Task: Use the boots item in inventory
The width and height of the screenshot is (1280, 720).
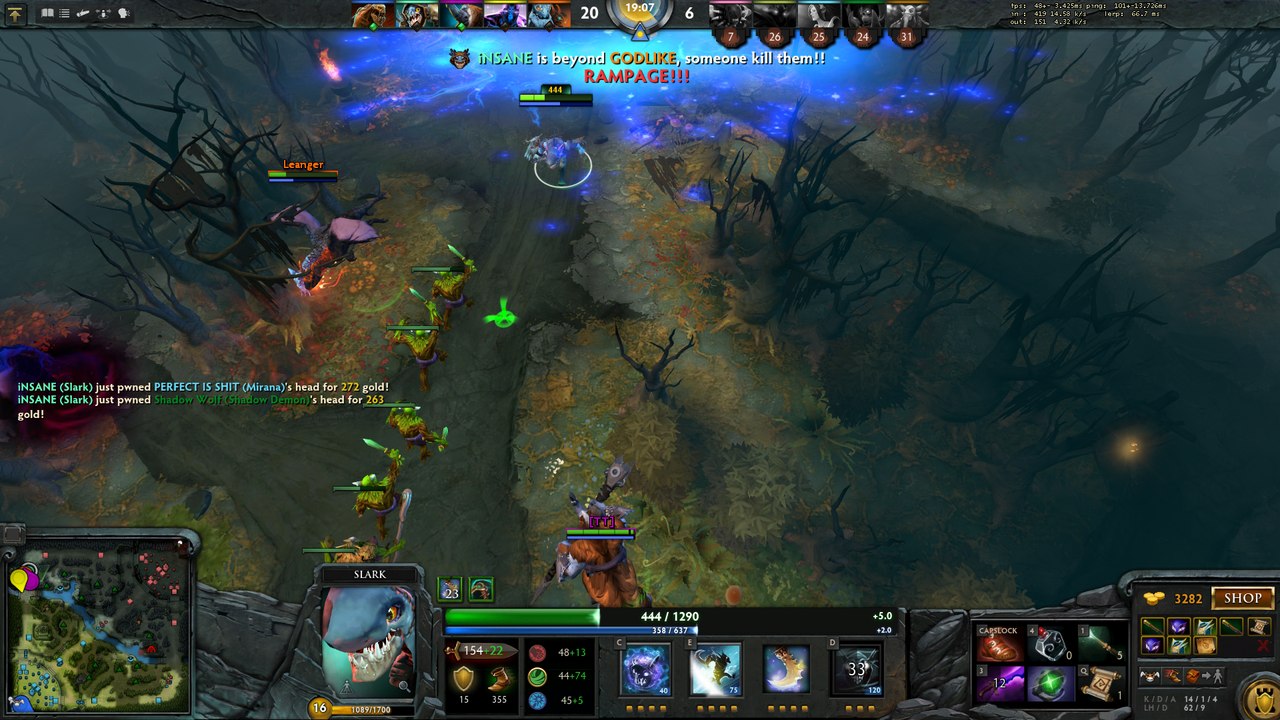Action: click(998, 645)
